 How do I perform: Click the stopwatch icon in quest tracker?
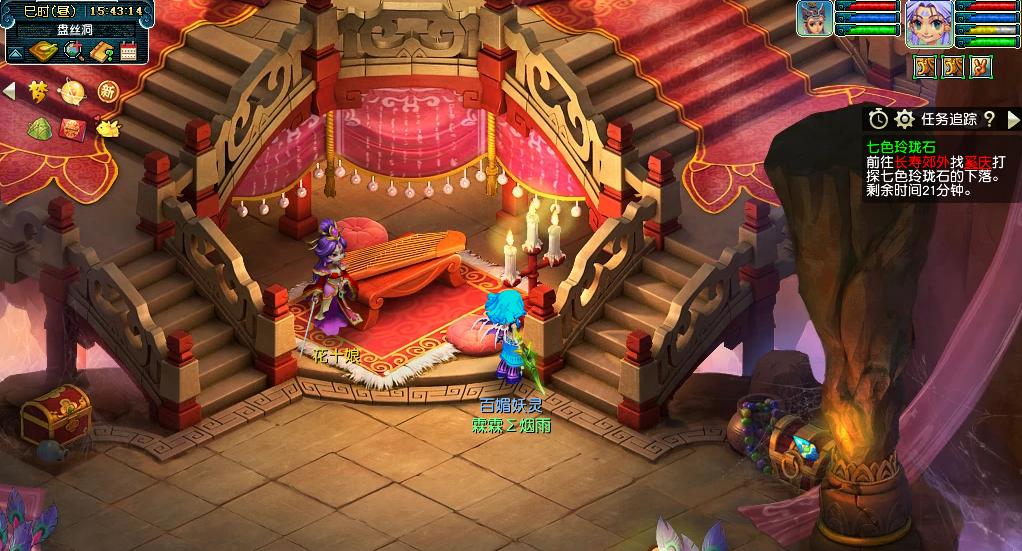coord(878,119)
